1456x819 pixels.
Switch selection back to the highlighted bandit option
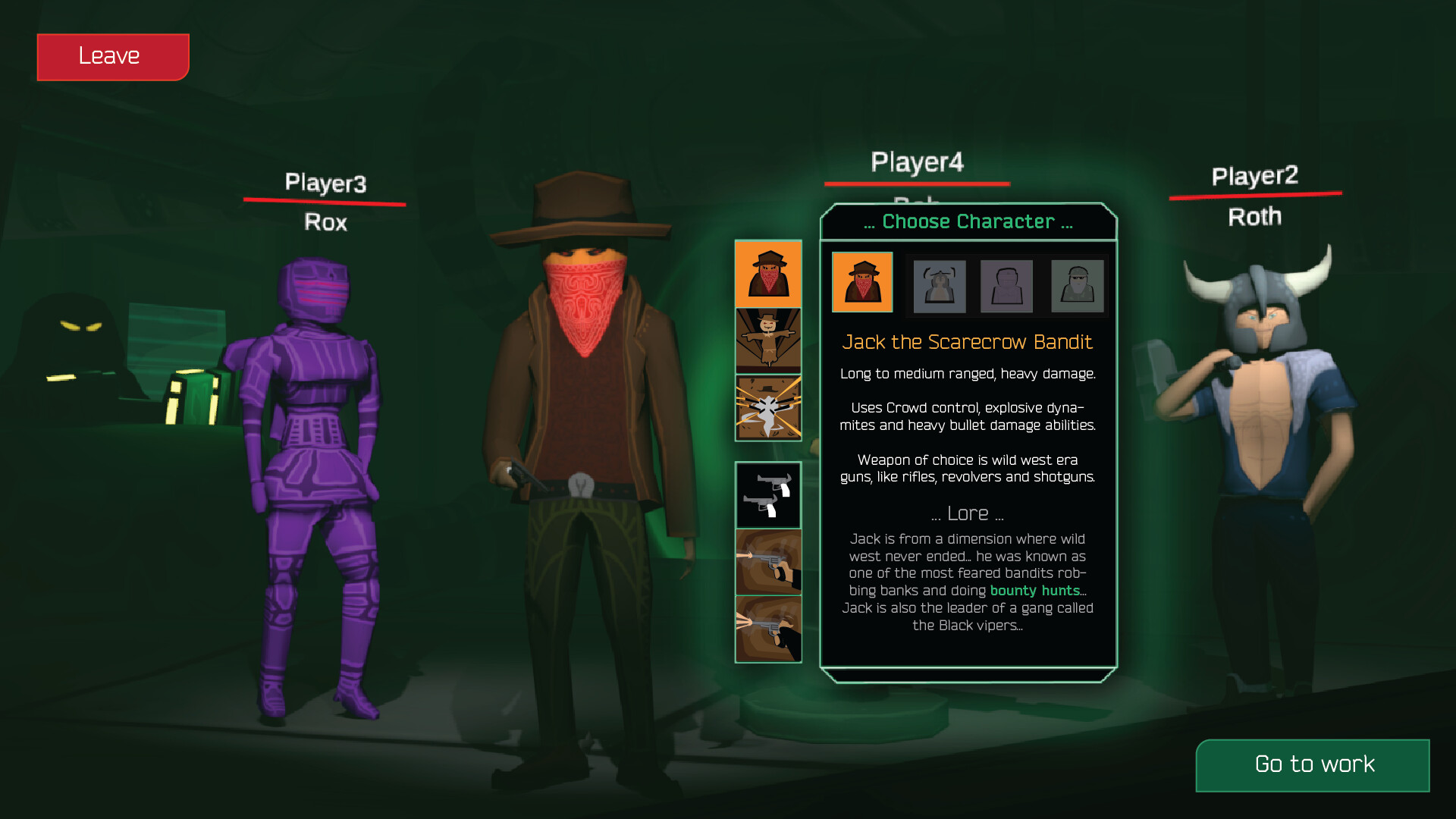(x=862, y=282)
